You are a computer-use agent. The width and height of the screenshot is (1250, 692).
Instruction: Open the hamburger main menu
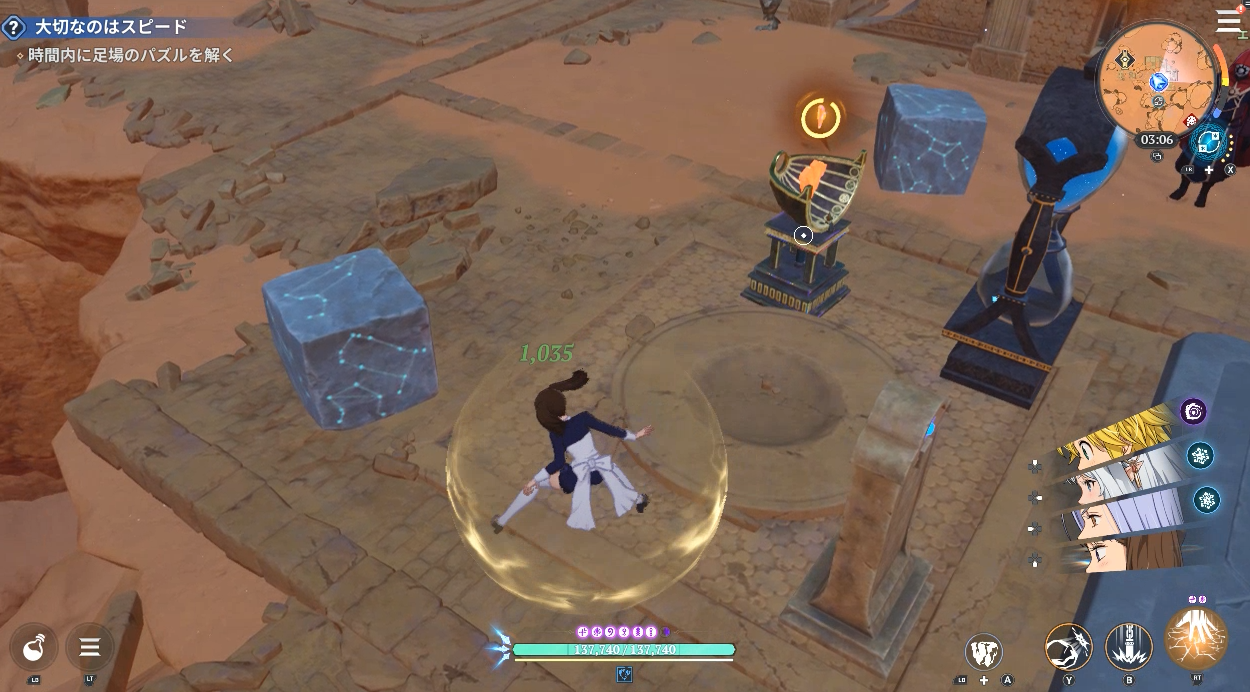point(1228,21)
